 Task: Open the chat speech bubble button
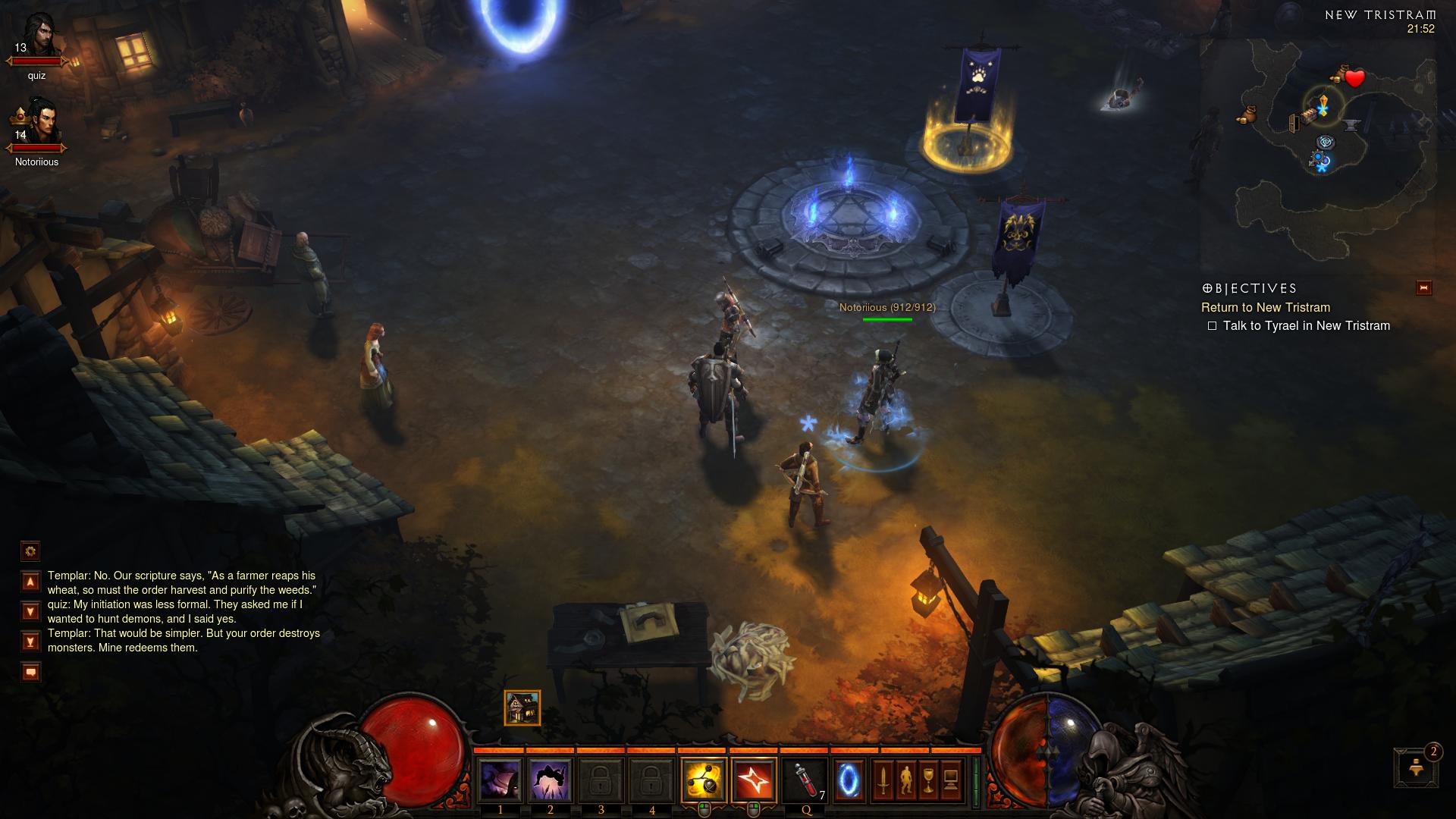coord(30,672)
